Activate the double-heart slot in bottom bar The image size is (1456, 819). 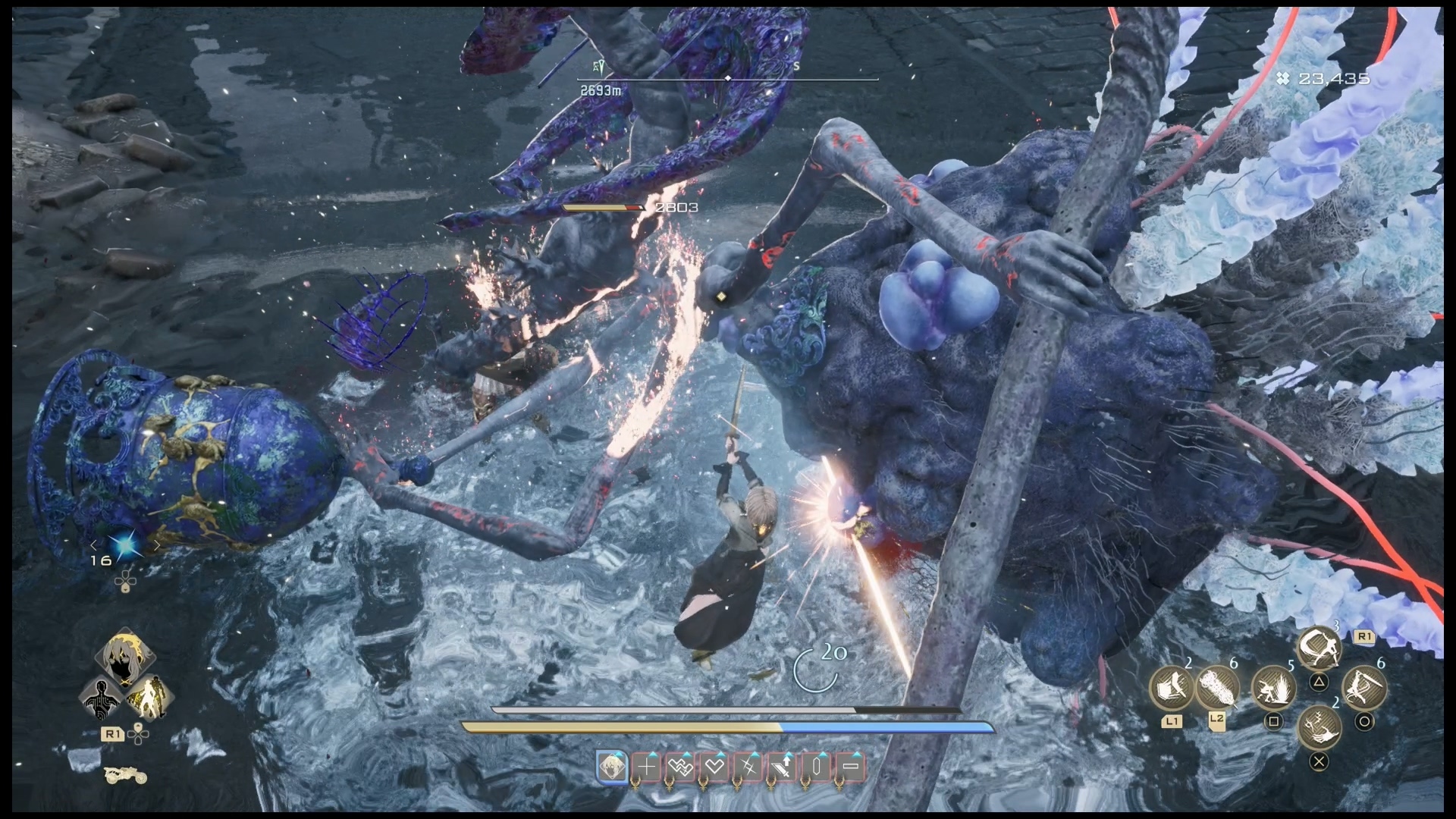tap(680, 767)
